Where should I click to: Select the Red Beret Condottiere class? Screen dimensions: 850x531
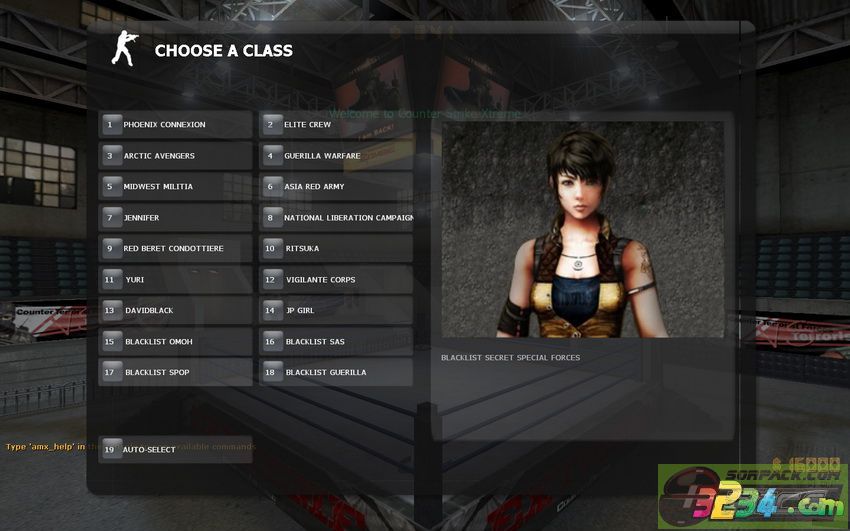[175, 249]
